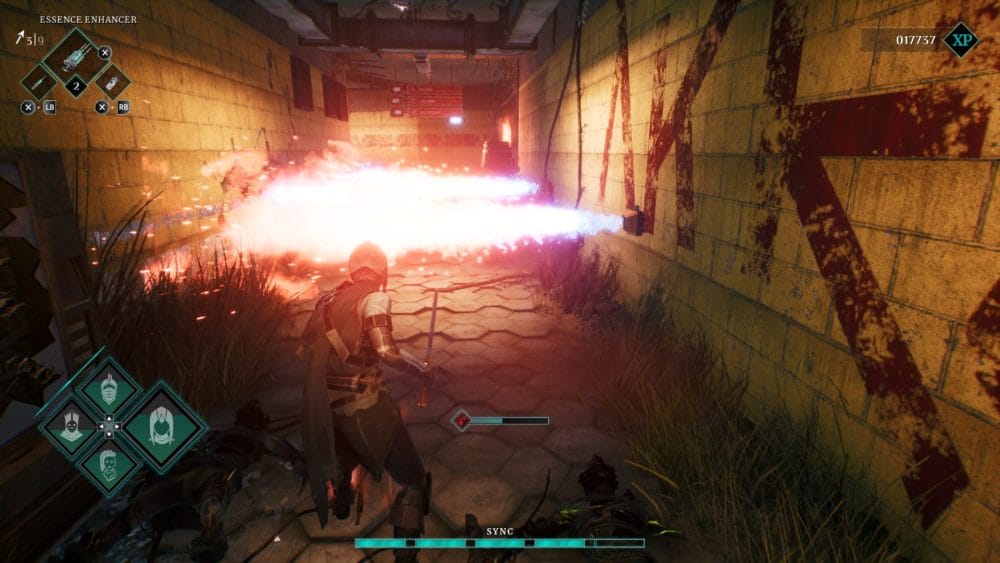
Task: Choose the syringe item in the left slot
Action: [x=38, y=82]
